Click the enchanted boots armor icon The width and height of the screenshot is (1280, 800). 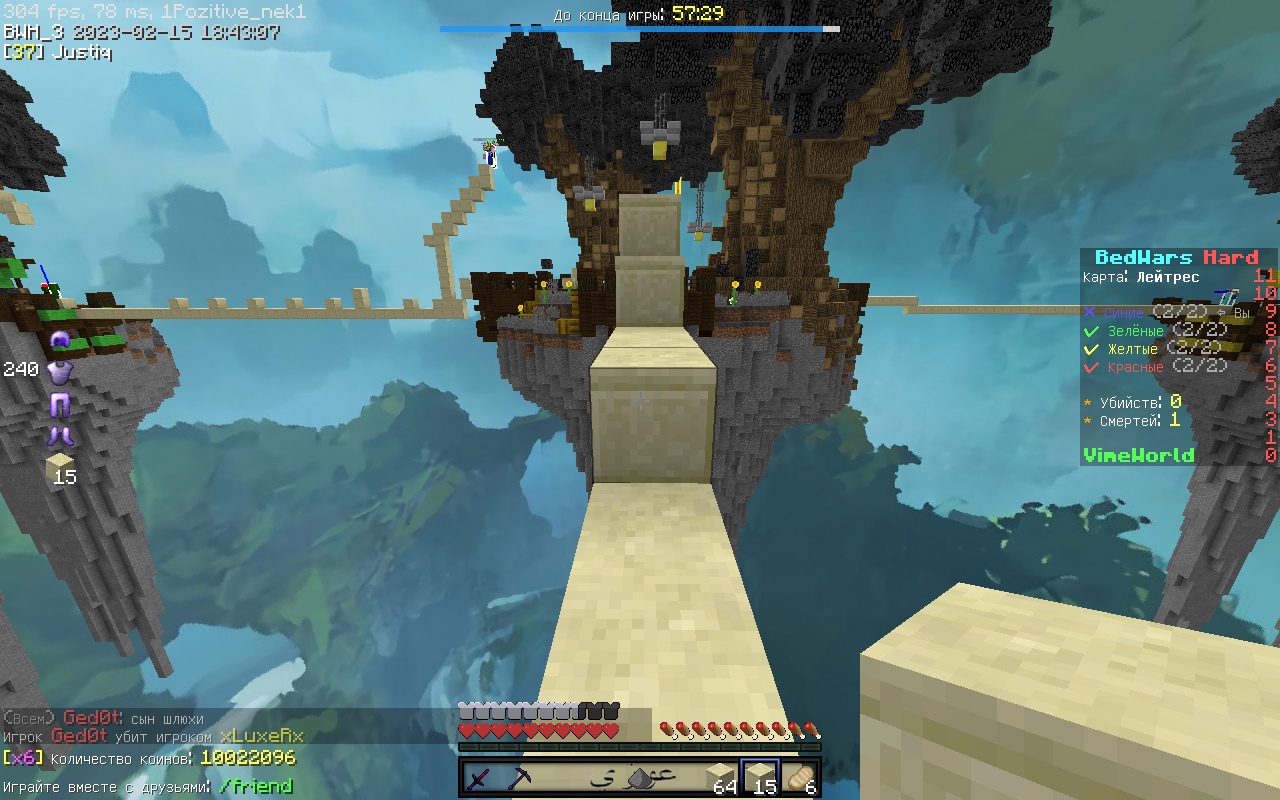pyautogui.click(x=59, y=435)
